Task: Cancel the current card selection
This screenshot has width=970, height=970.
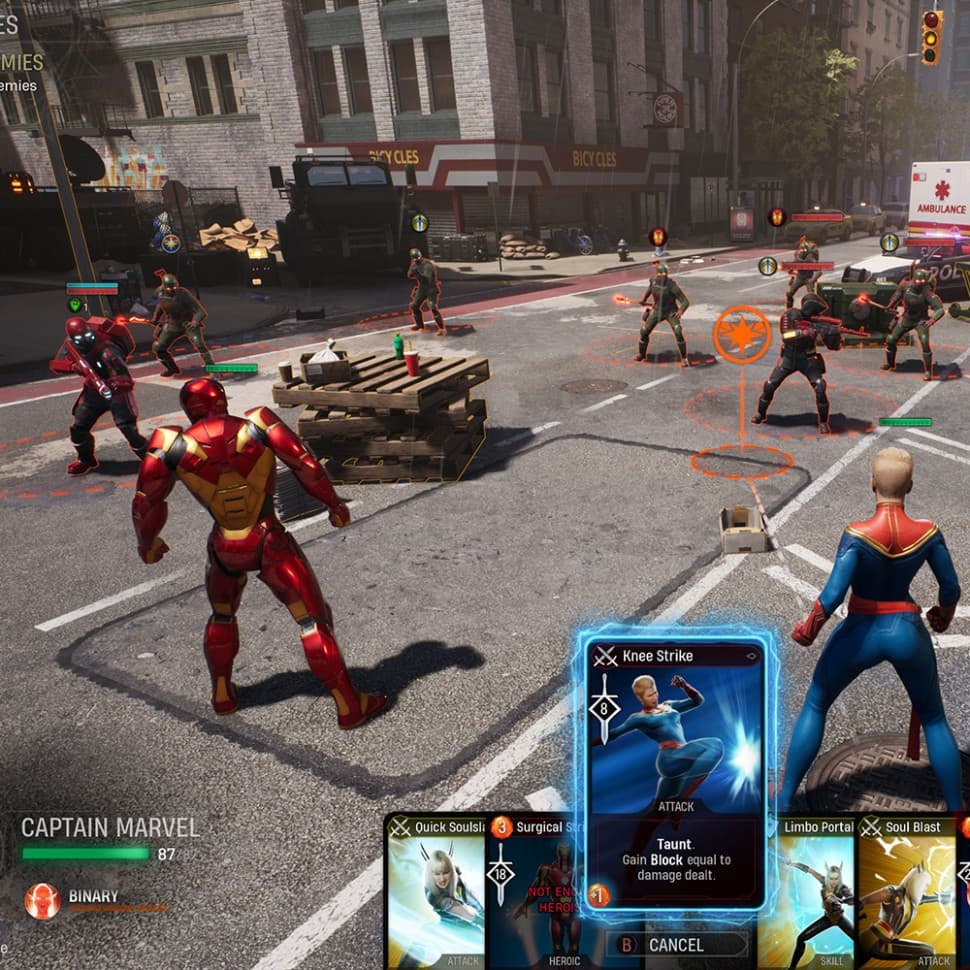Action: 676,944
